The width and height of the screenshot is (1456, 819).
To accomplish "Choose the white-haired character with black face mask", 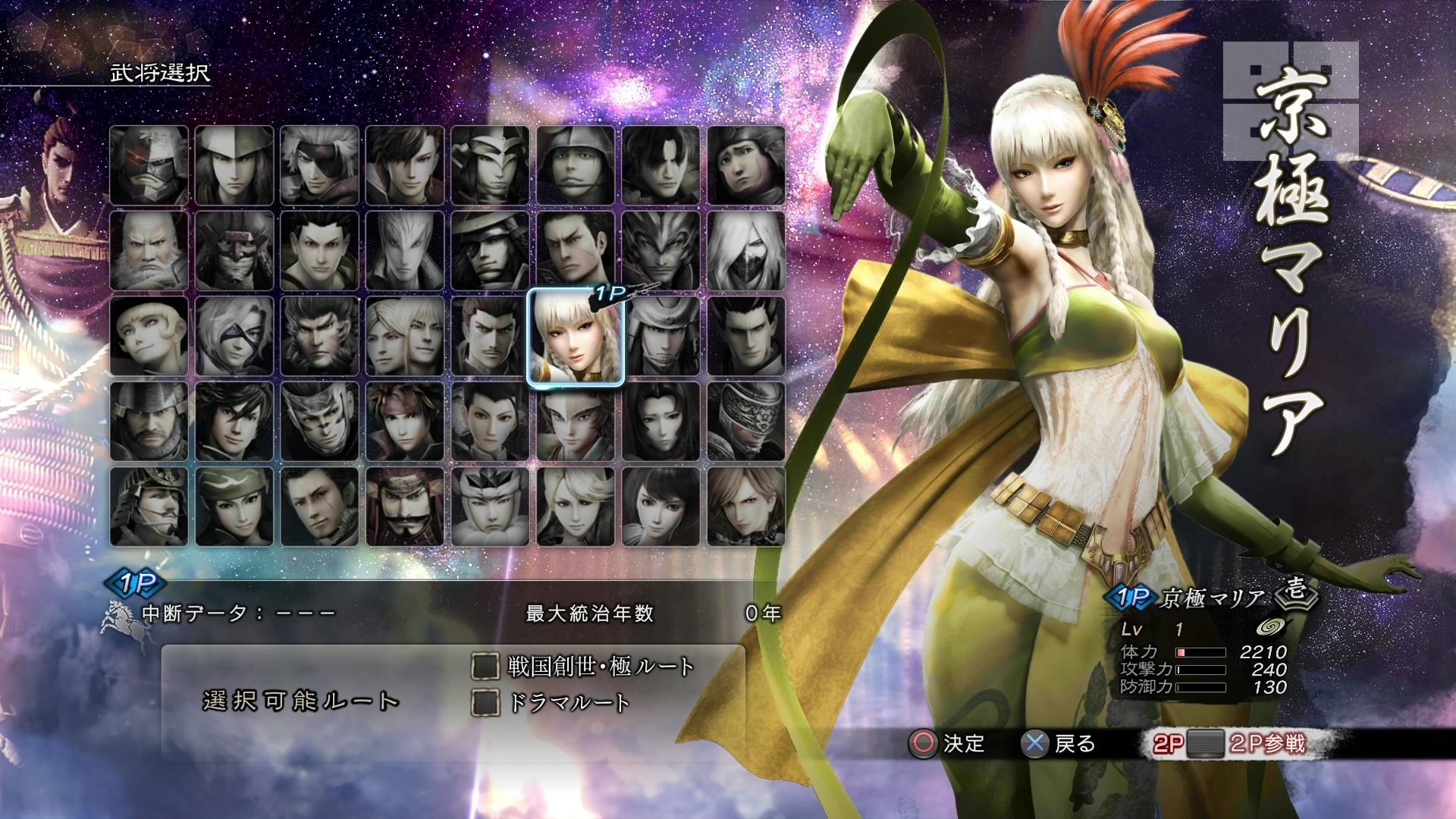I will pos(746,251).
